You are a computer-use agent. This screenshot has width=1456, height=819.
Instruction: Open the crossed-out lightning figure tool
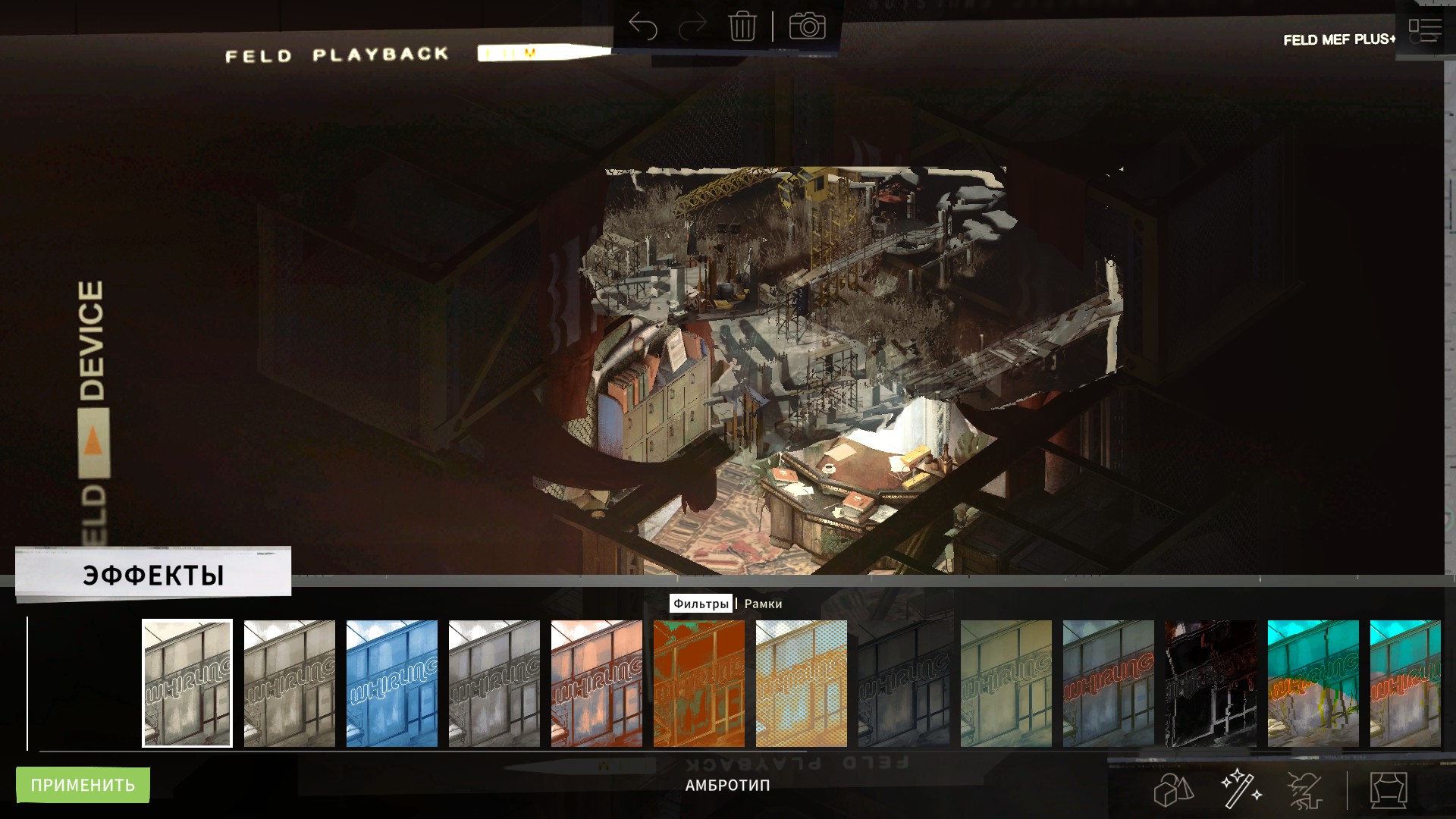1306,790
